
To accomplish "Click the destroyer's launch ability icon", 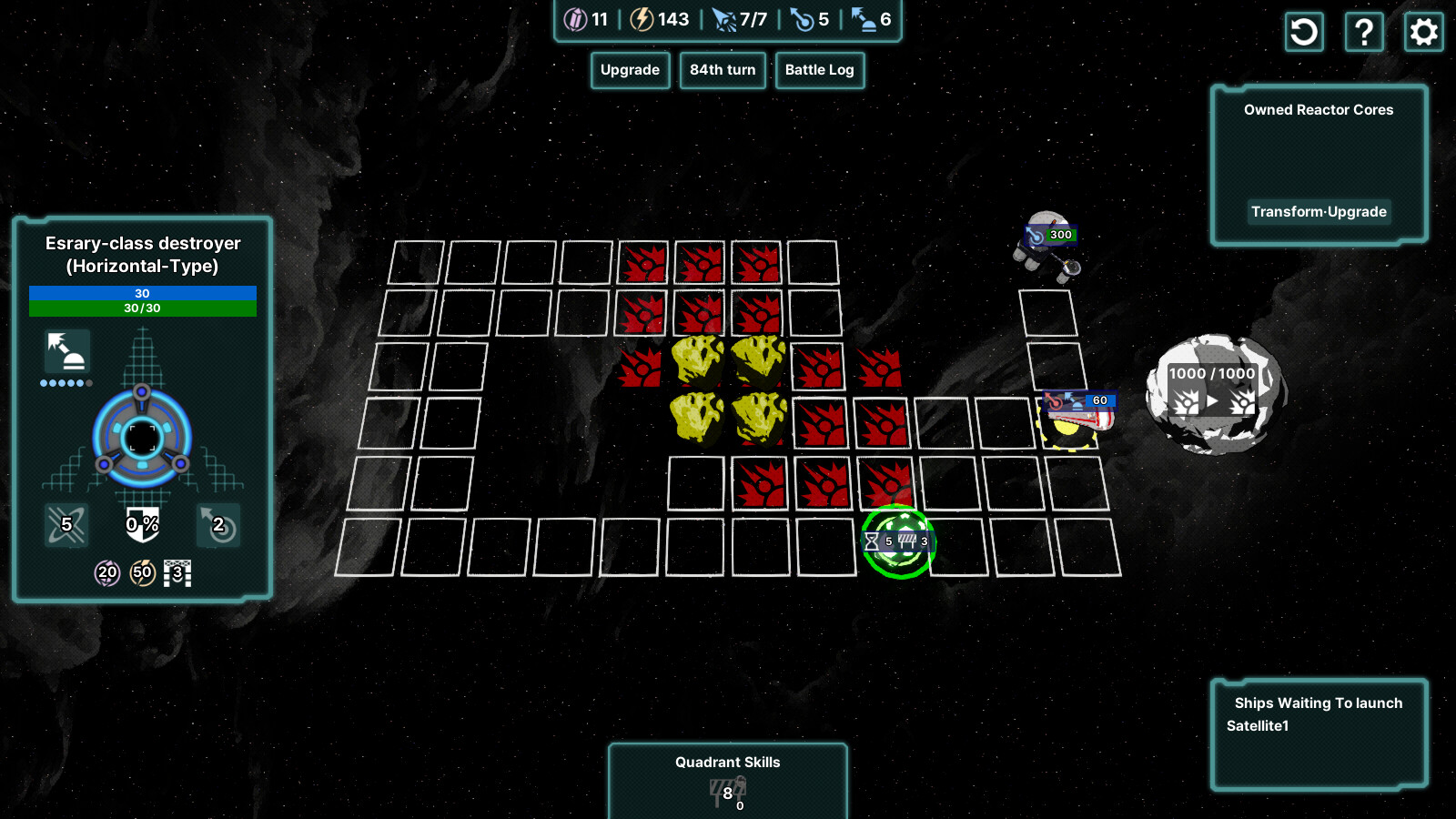I will (67, 351).
